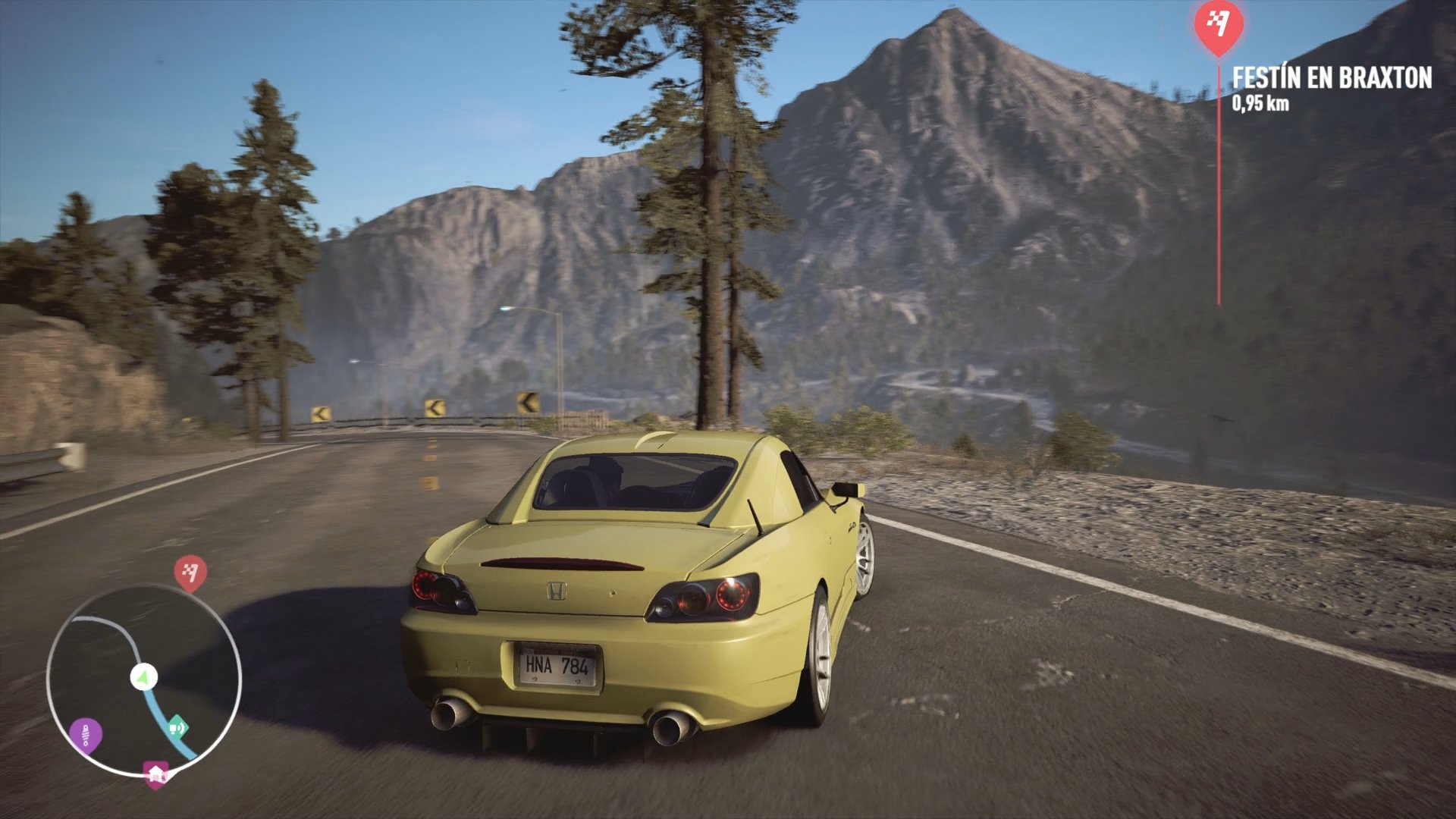The width and height of the screenshot is (1456, 819).
Task: Select the checkered race flag icon on minimap
Action: click(x=189, y=573)
